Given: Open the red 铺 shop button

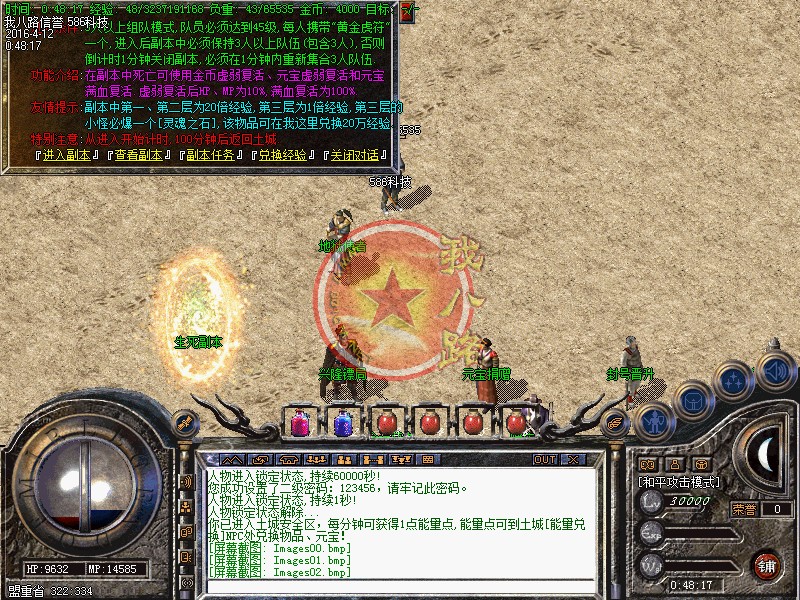Looking at the screenshot, I should tap(768, 565).
